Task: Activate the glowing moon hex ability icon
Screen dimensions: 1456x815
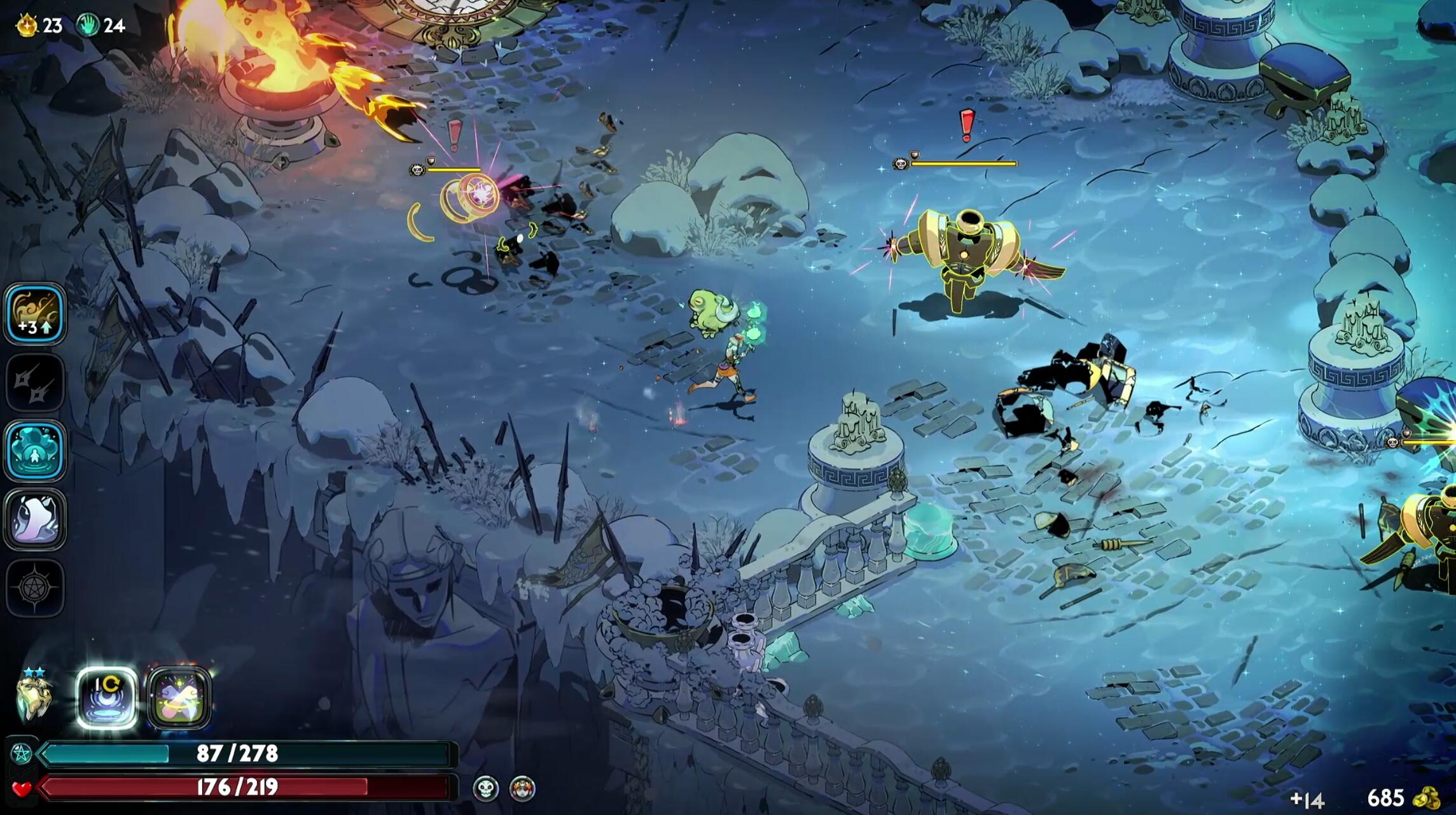Action: point(107,698)
